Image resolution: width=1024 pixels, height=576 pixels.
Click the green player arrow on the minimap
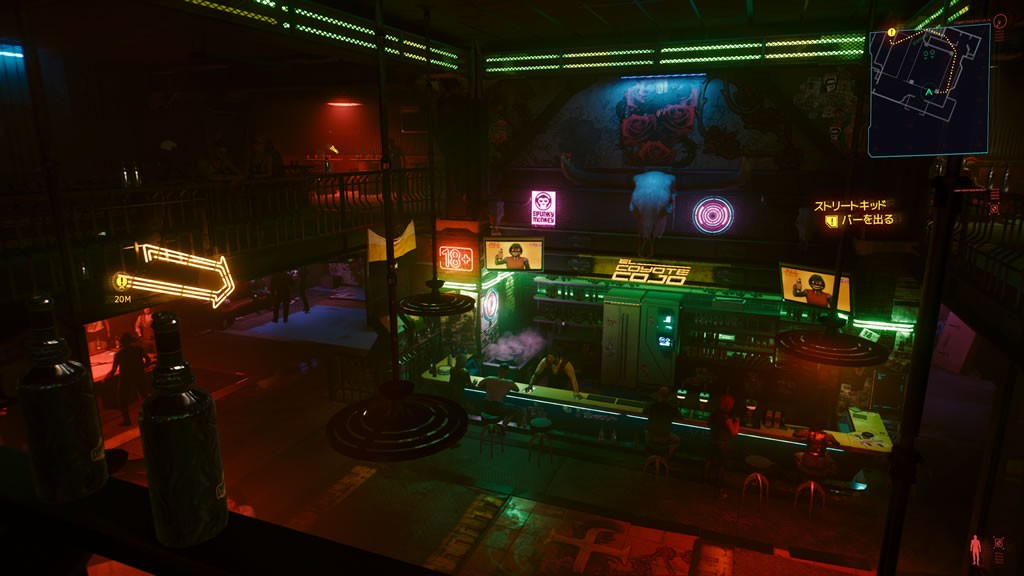coord(928,92)
